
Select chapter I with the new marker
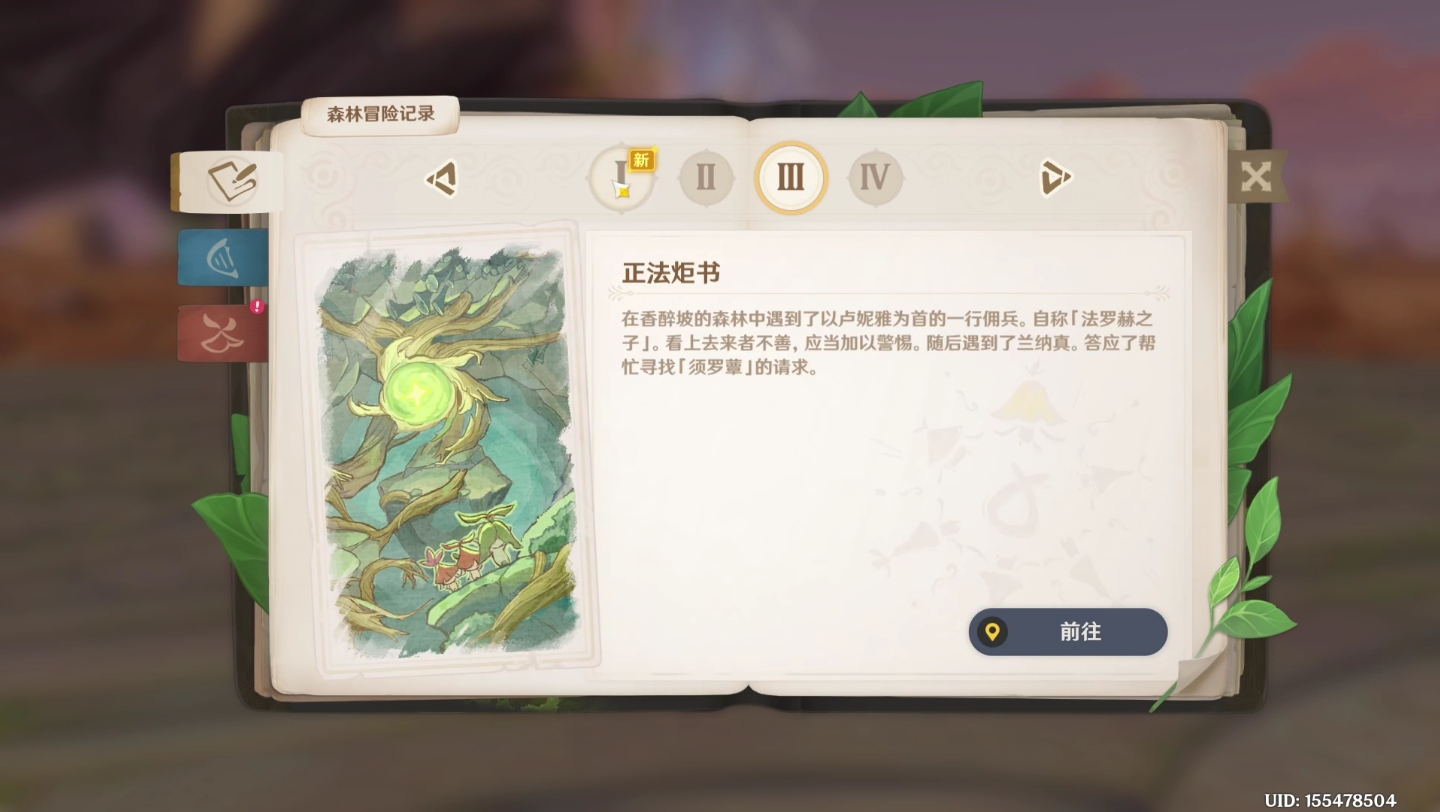(620, 178)
